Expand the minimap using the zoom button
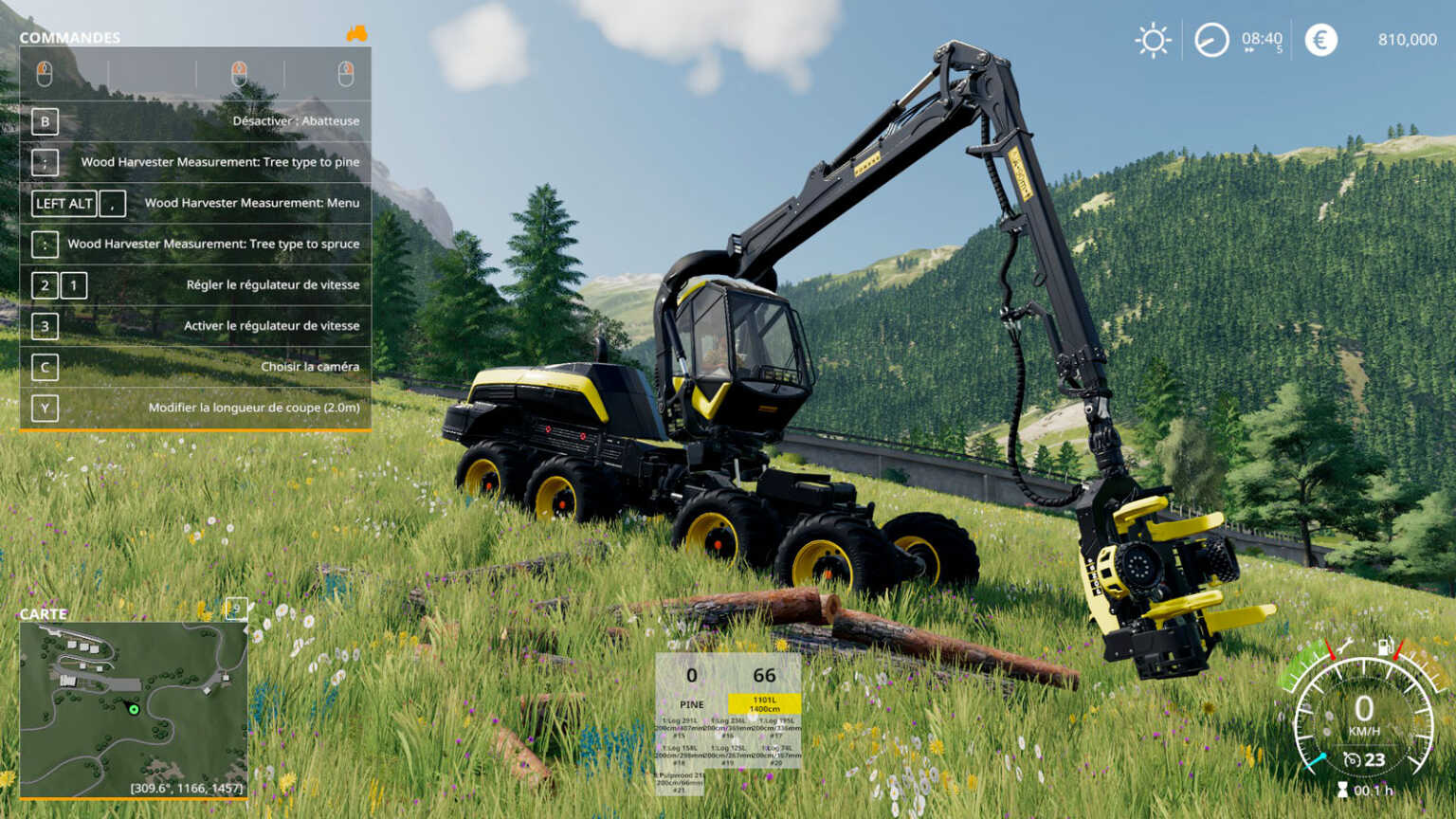The image size is (1456, 819). [x=235, y=610]
